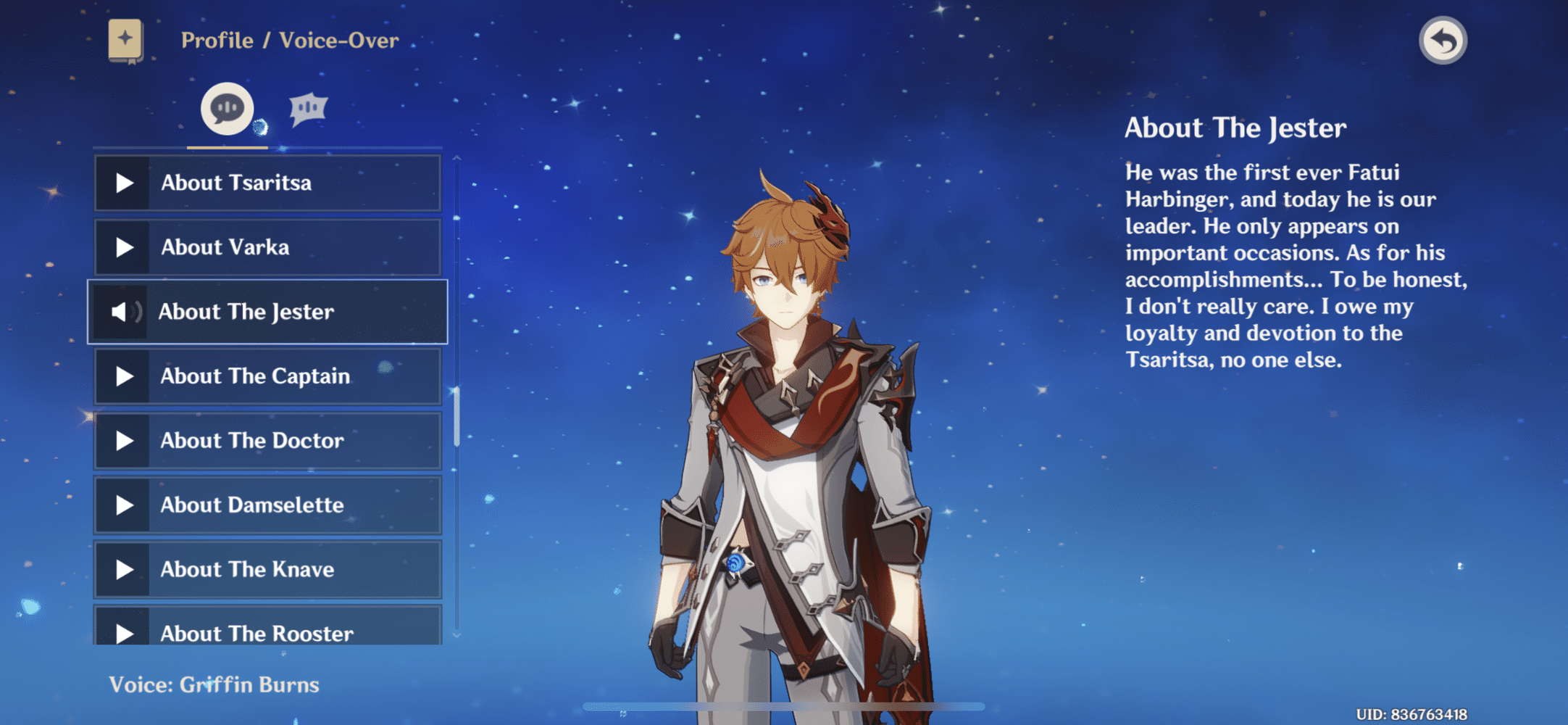Viewport: 1568px width, 725px height.
Task: Select the About The Jester entry
Action: (x=267, y=312)
